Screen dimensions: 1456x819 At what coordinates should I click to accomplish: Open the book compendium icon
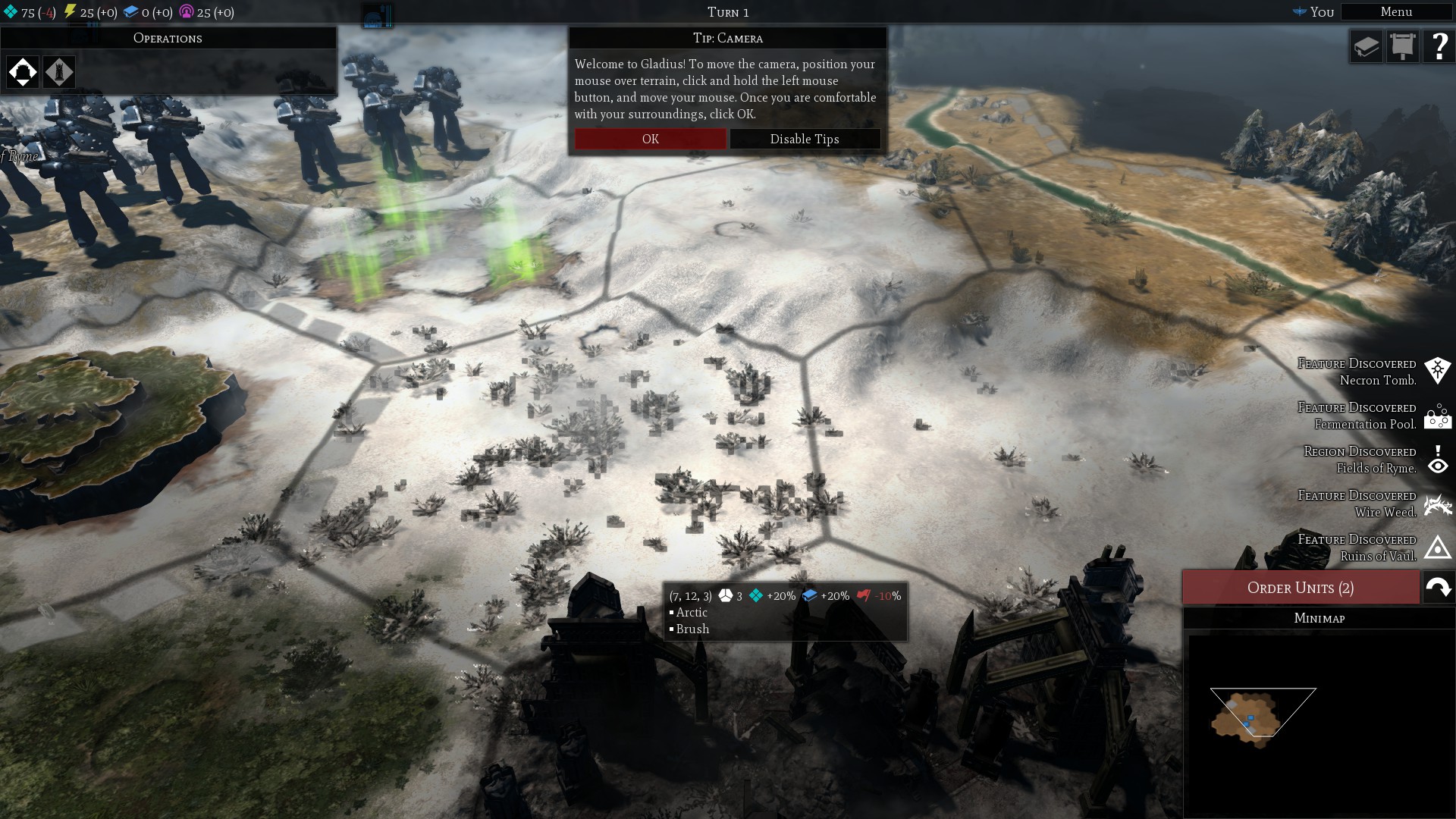(1366, 47)
